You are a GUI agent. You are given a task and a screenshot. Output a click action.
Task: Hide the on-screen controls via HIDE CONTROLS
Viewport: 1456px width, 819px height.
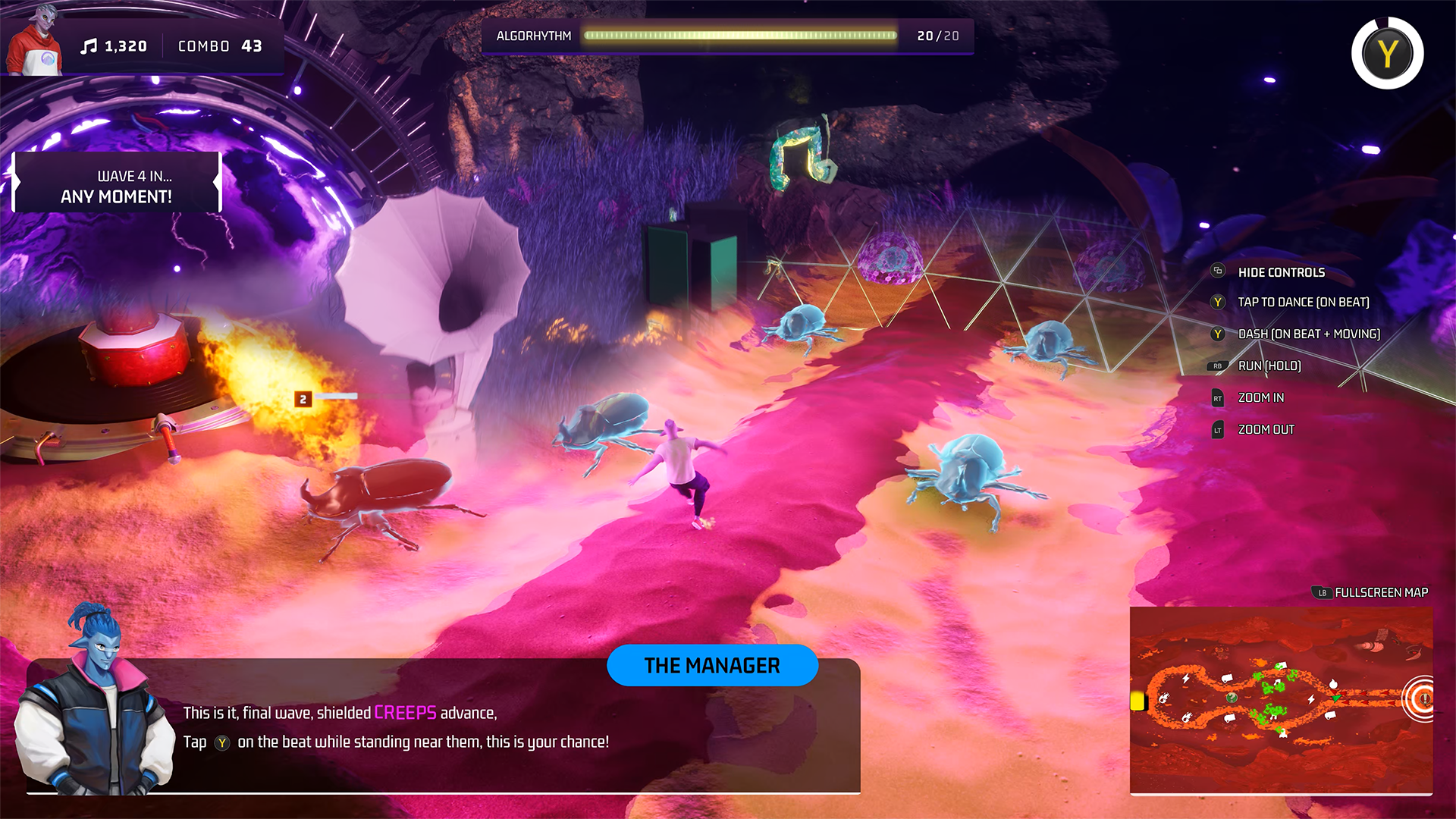coord(1280,272)
